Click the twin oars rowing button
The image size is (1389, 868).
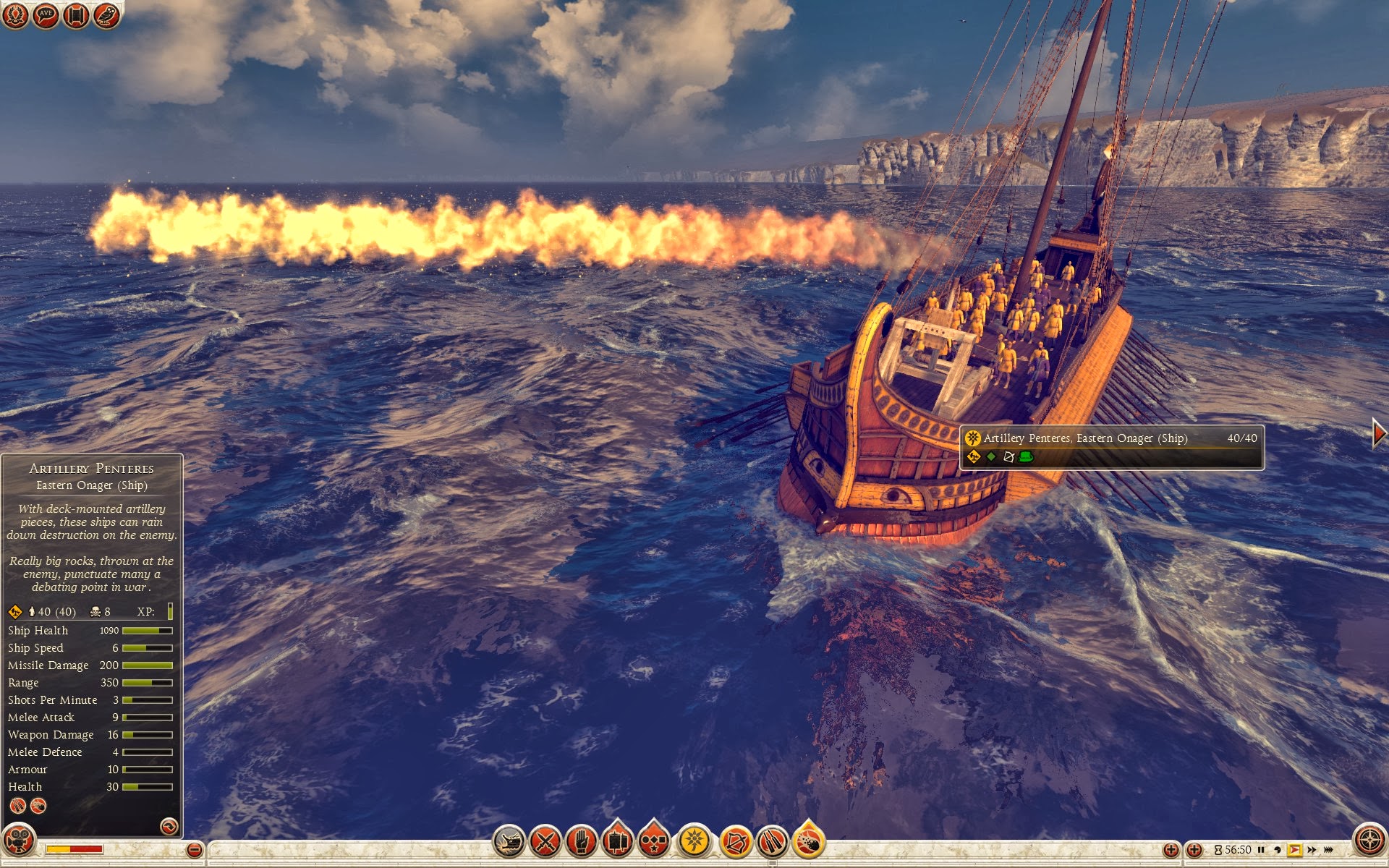tap(772, 842)
